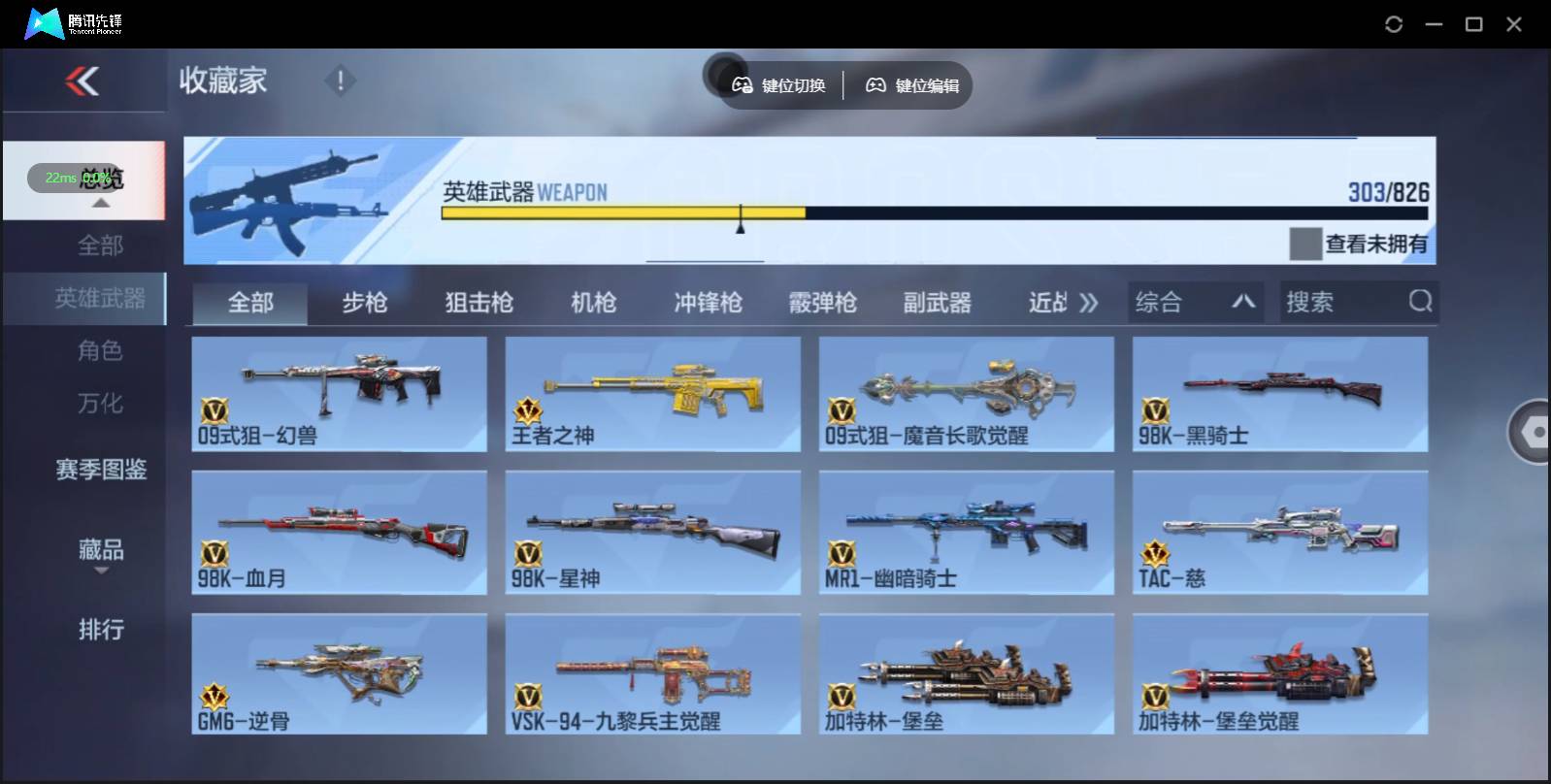
Task: Expand hidden weapon categories via the double chevron
Action: tap(1089, 302)
